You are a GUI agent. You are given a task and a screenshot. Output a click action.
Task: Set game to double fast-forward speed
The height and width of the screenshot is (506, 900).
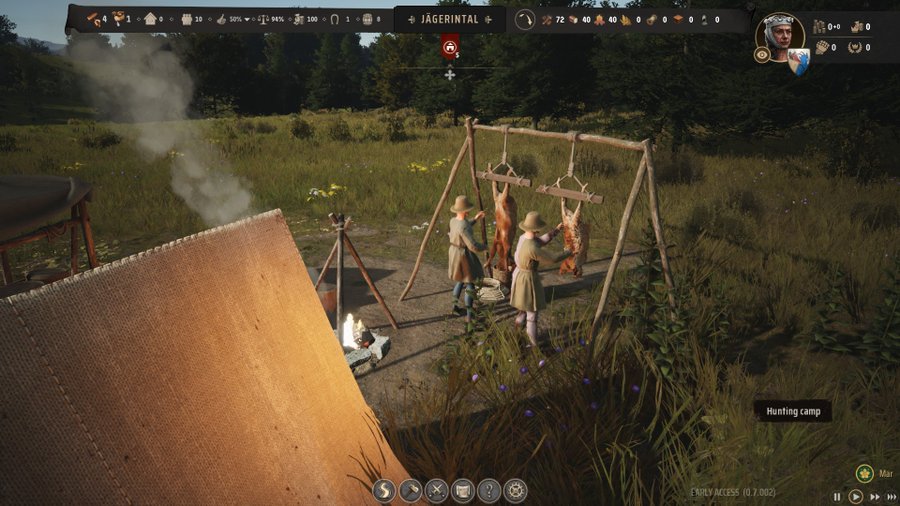[874, 496]
